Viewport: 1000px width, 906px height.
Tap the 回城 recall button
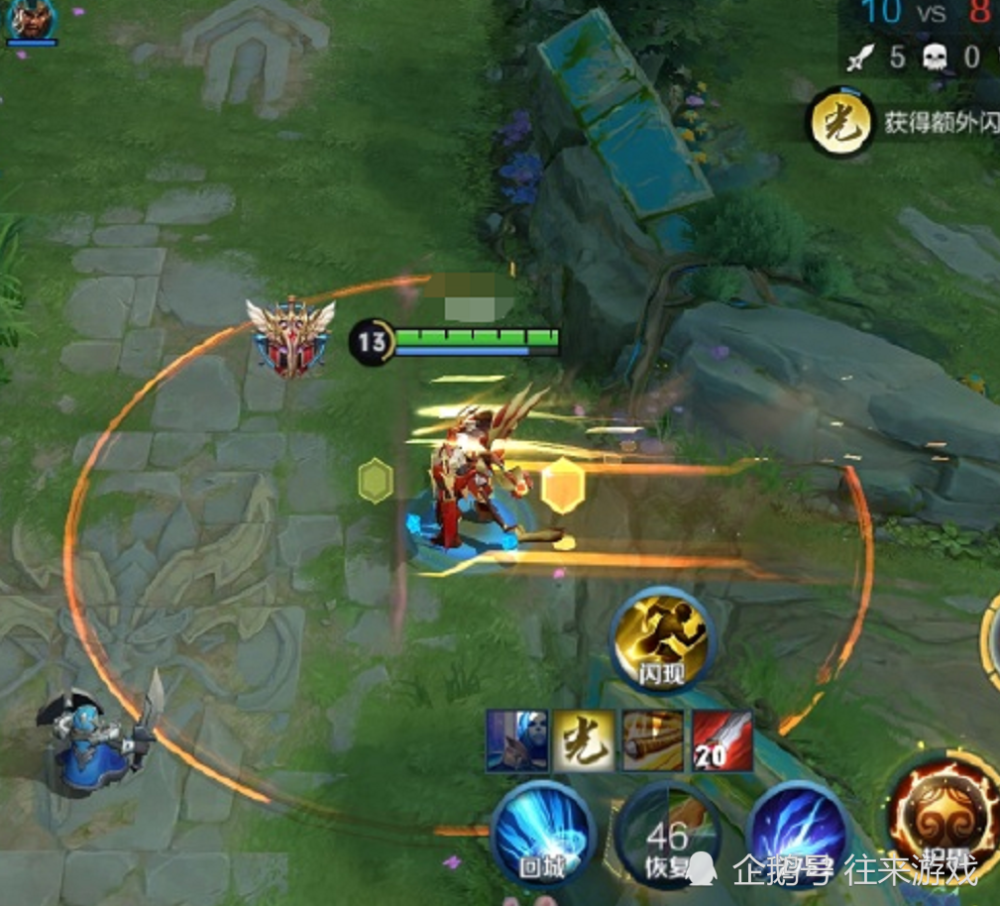click(542, 834)
